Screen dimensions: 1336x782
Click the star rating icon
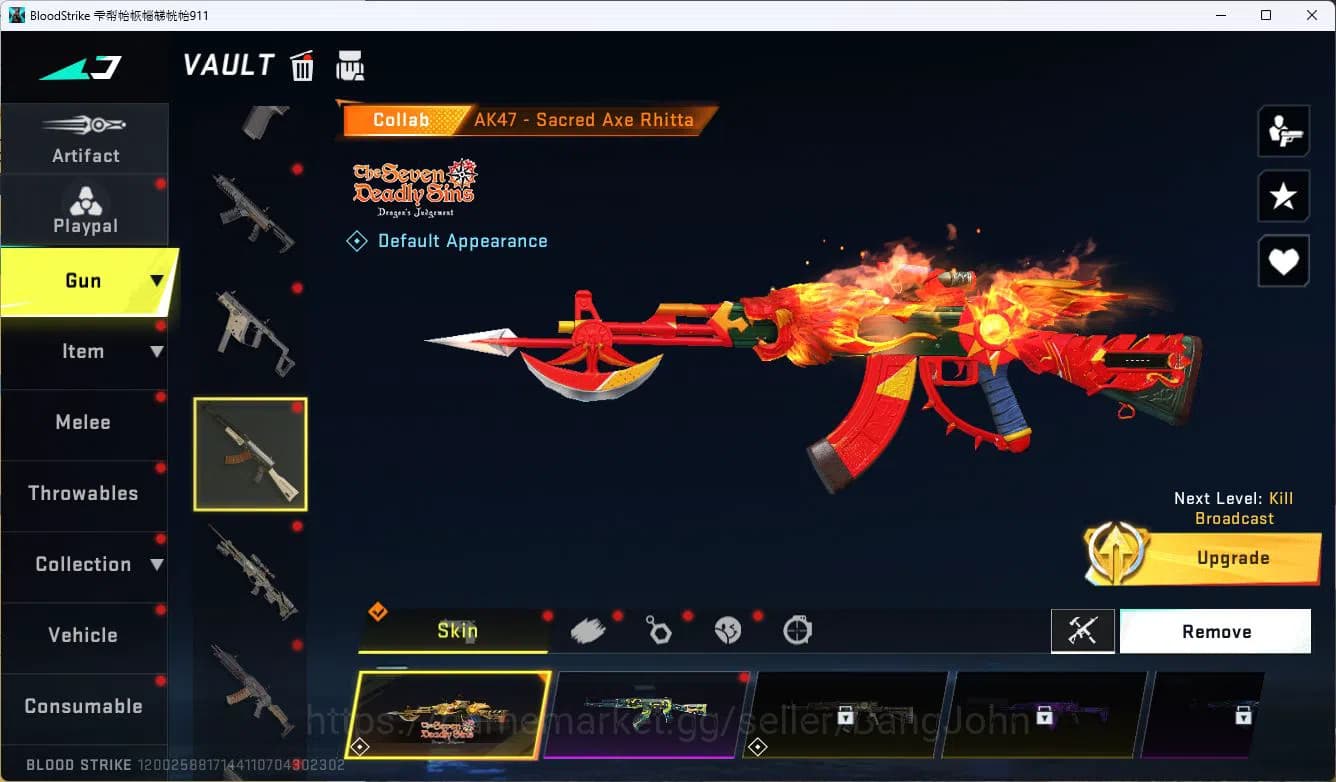[1284, 196]
